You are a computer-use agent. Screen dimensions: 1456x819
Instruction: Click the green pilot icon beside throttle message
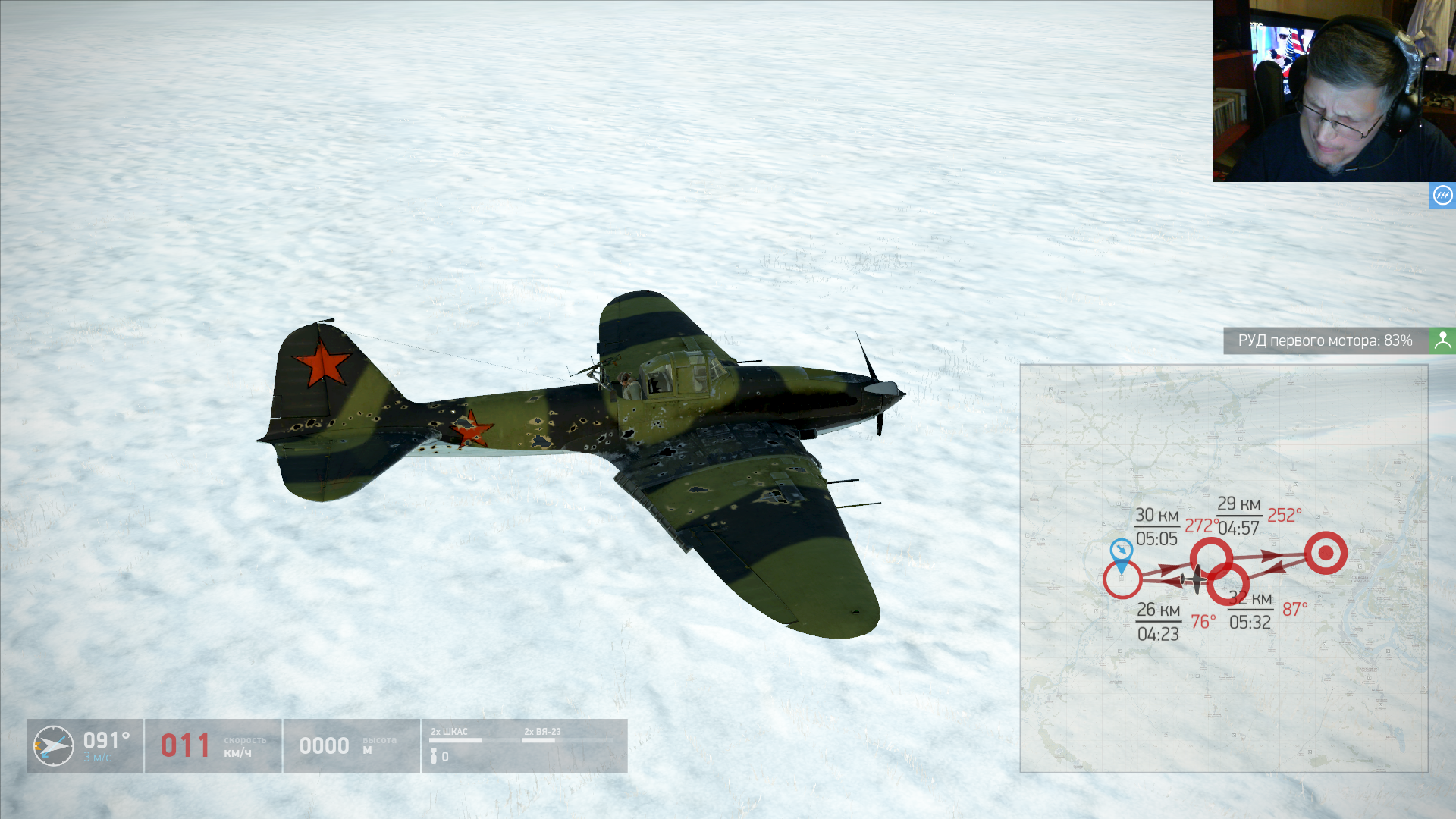1442,340
